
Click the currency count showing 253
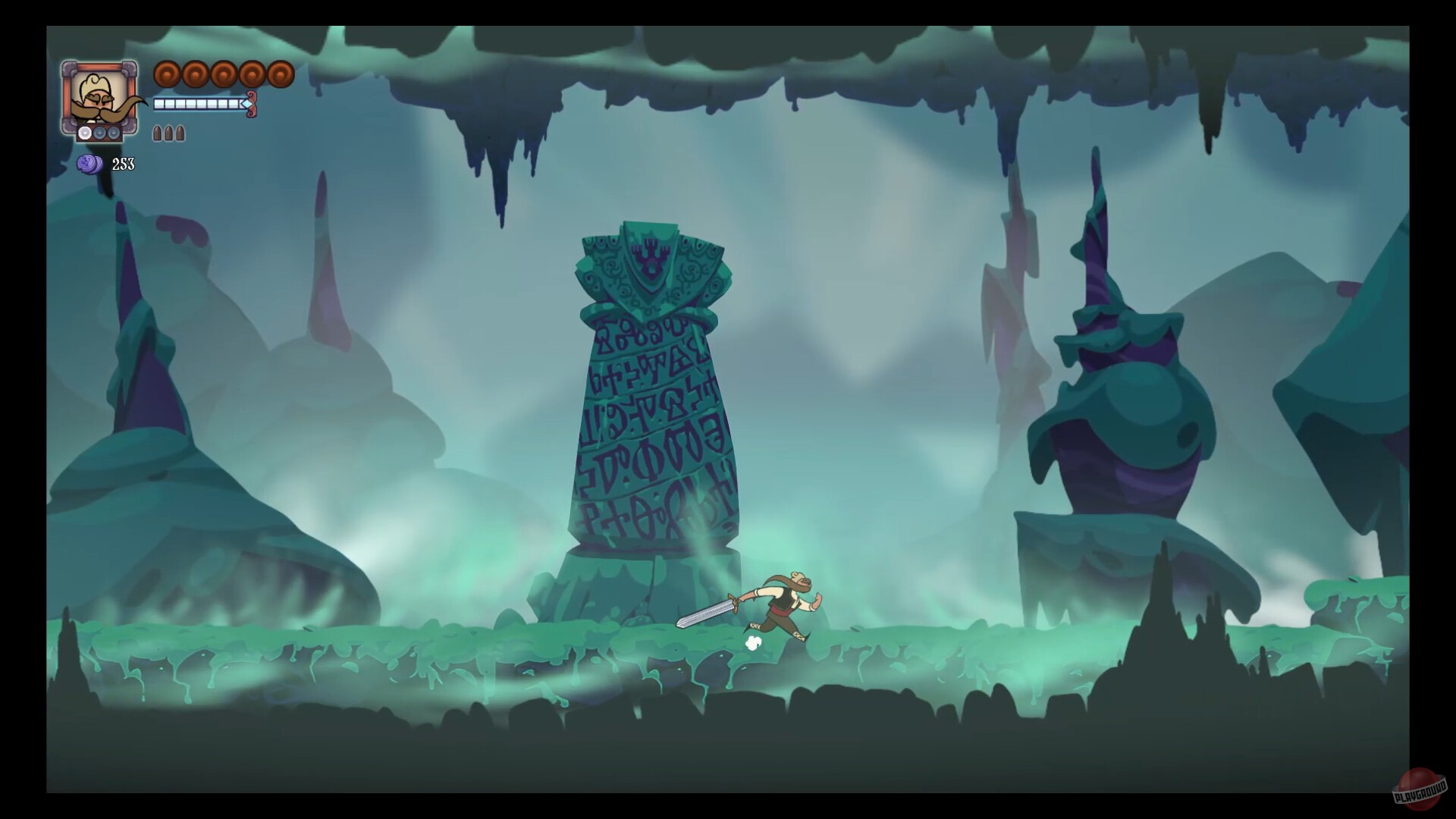click(x=124, y=164)
